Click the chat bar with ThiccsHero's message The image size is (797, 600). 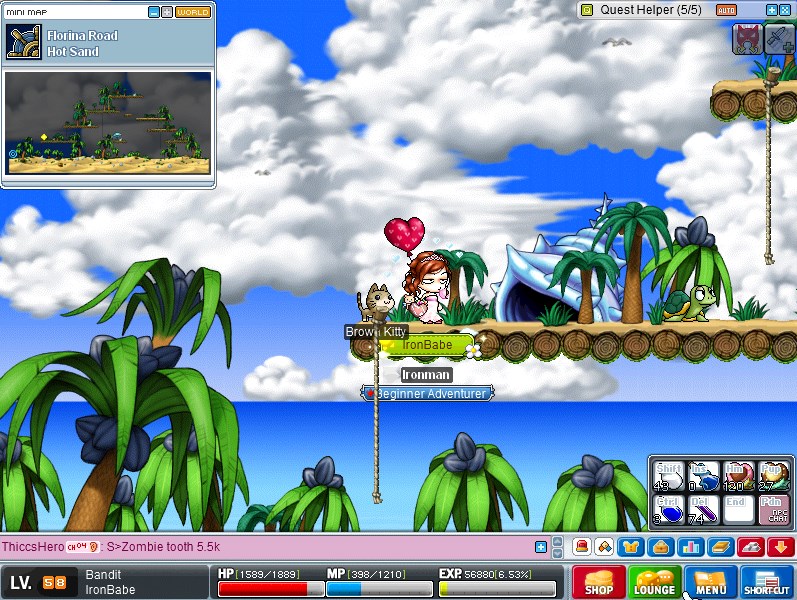pyautogui.click(x=270, y=547)
